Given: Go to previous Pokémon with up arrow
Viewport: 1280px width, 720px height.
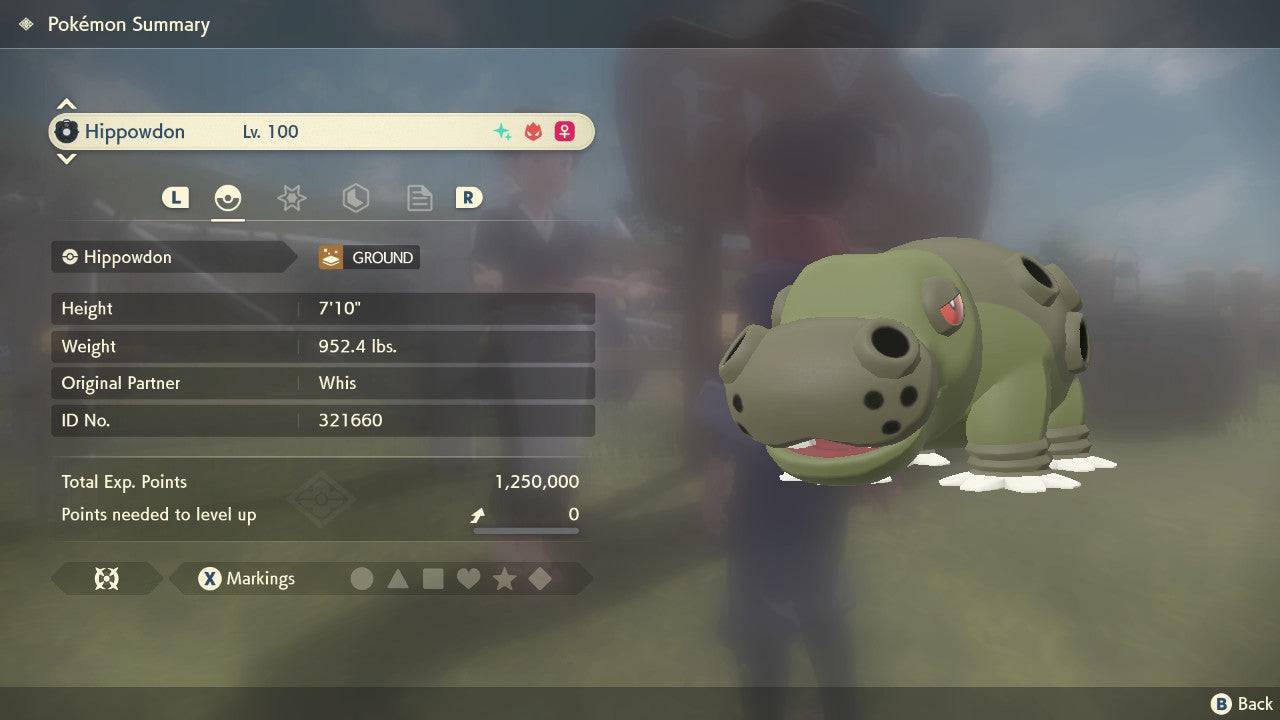Looking at the screenshot, I should pos(66,104).
